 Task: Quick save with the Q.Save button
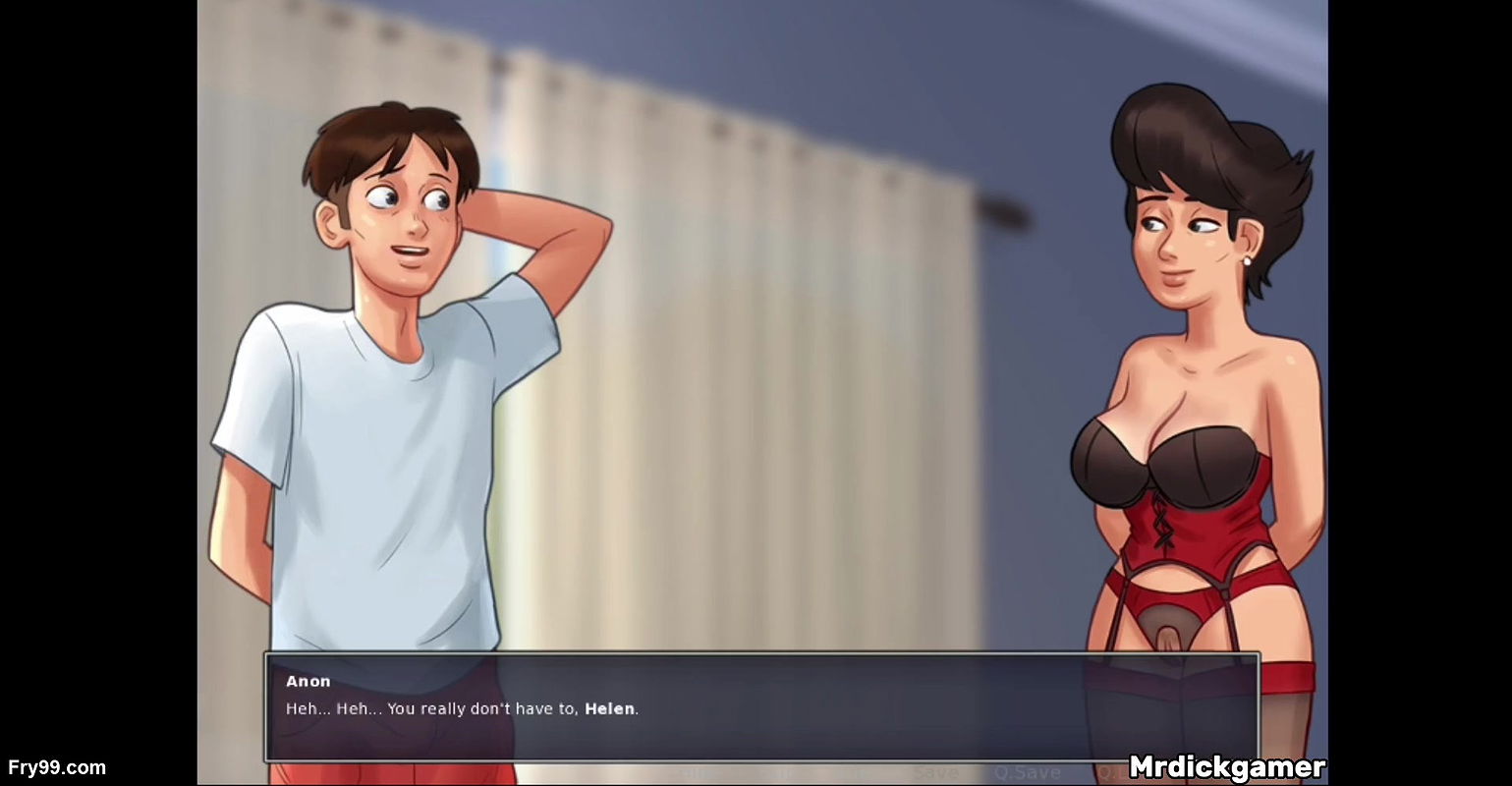pos(1027,773)
